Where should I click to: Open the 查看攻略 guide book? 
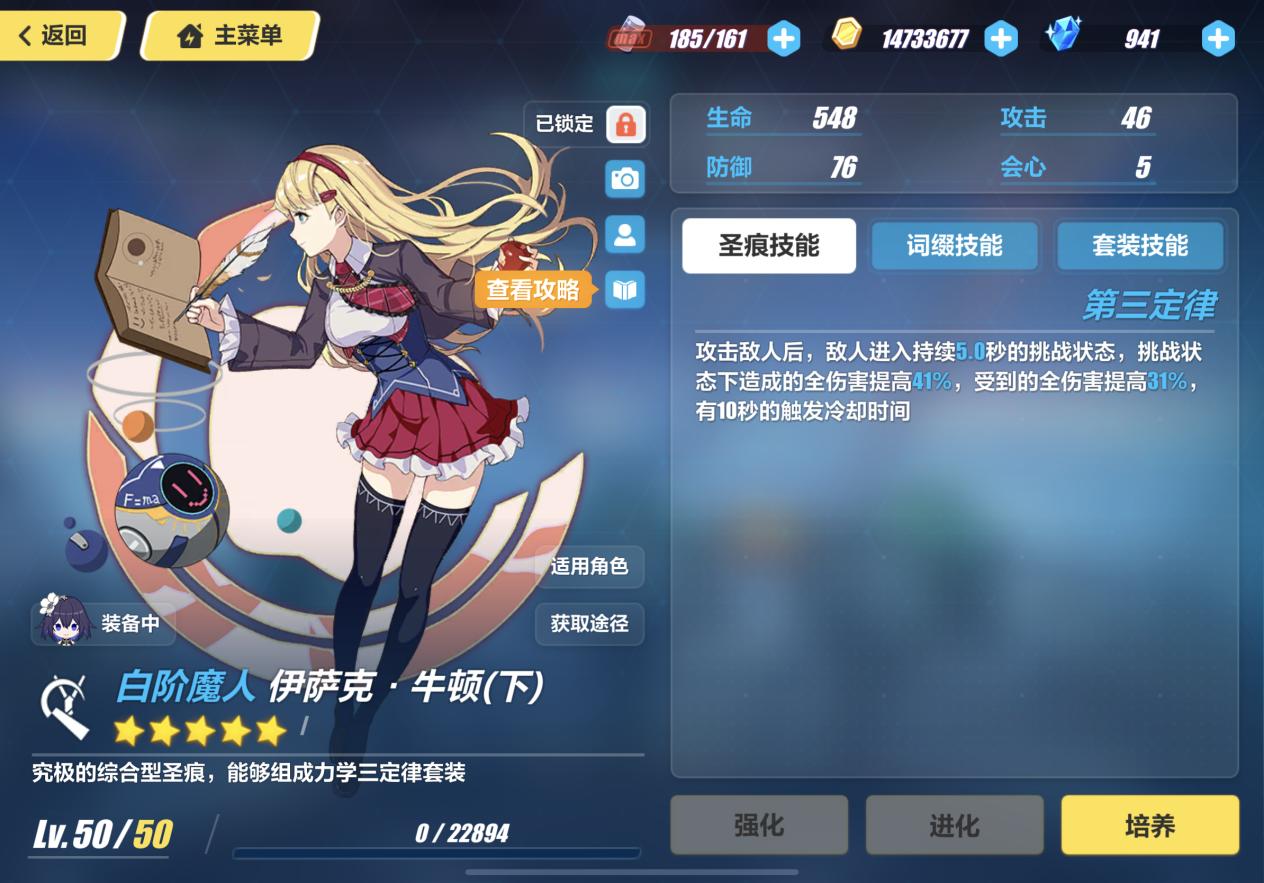[x=625, y=290]
